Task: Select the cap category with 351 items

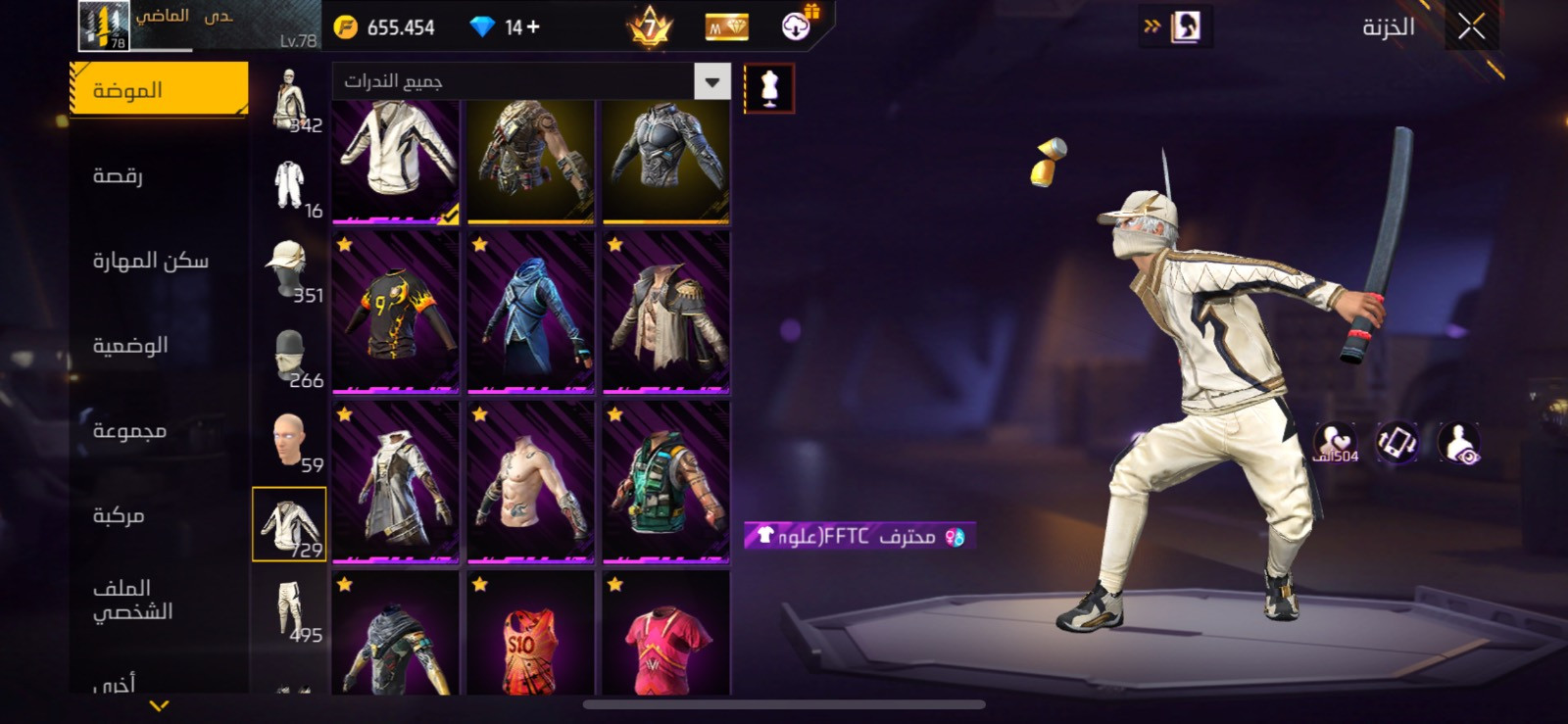Action: [289, 270]
